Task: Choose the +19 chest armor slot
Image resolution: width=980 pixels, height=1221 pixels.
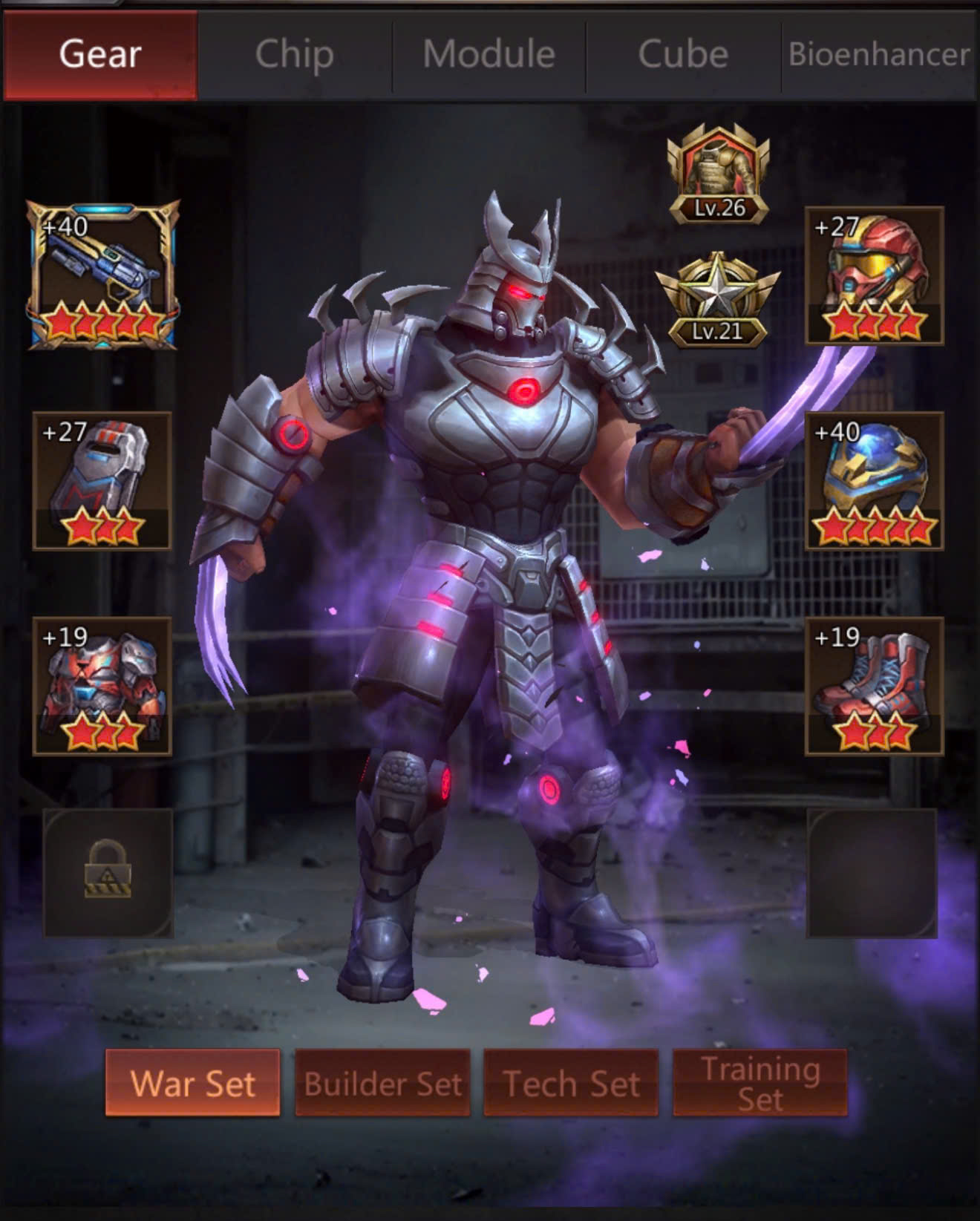Action: point(102,687)
